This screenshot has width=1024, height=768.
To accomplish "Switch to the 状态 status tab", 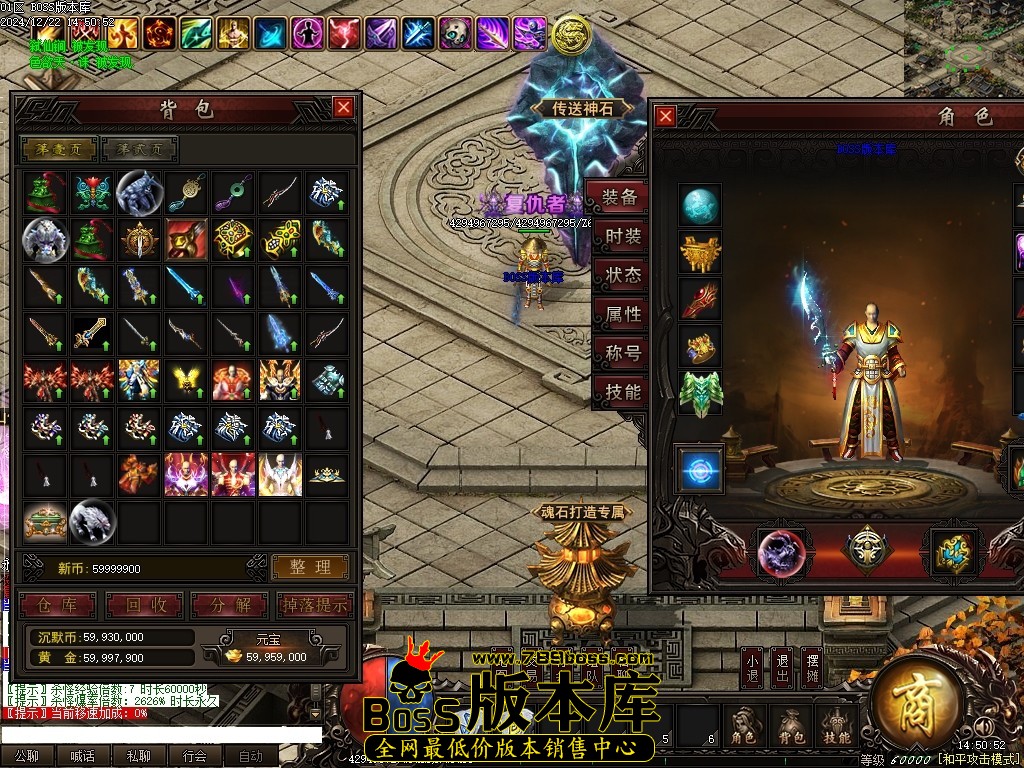I will coord(622,275).
